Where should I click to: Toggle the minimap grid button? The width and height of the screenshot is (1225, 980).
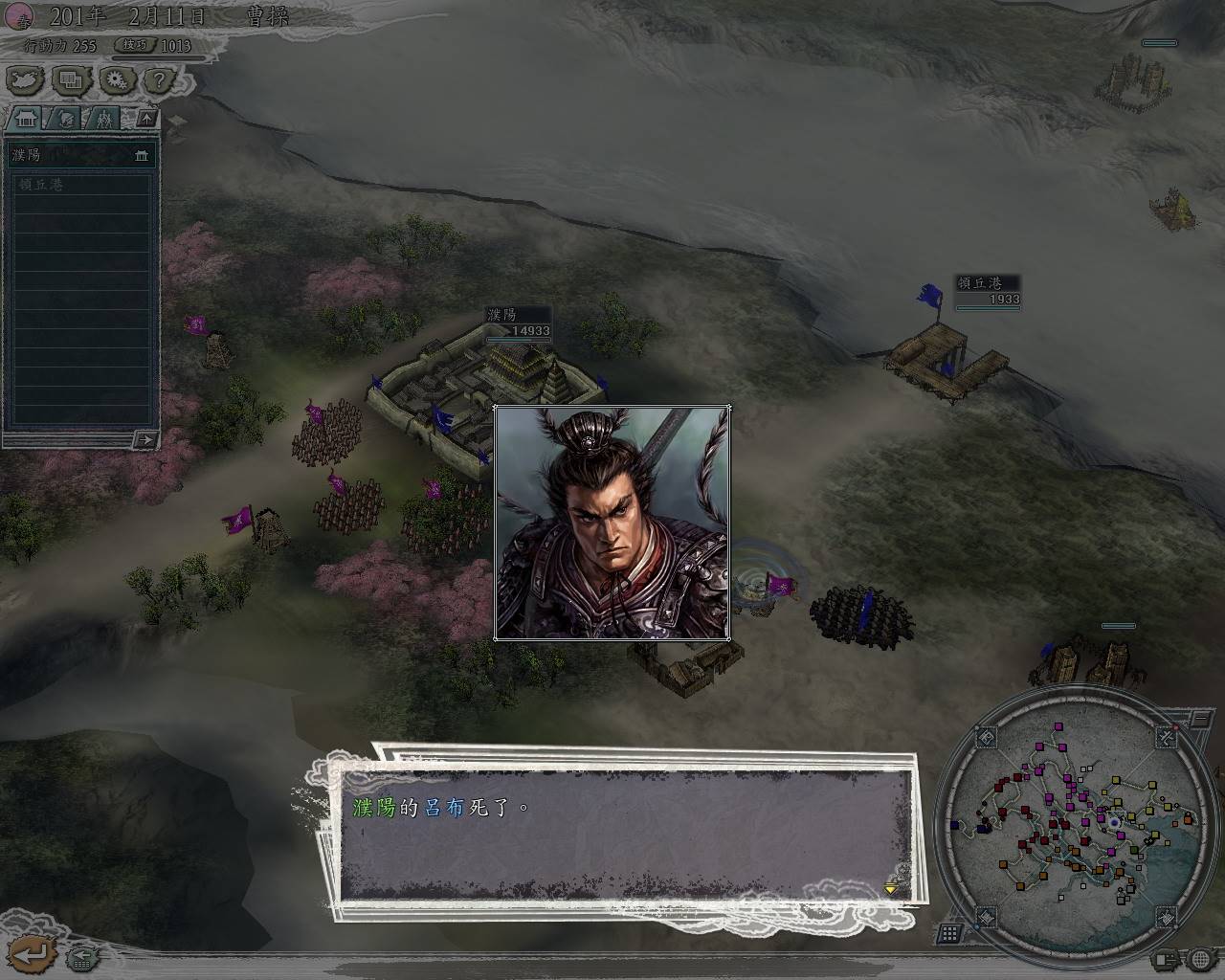click(x=948, y=932)
